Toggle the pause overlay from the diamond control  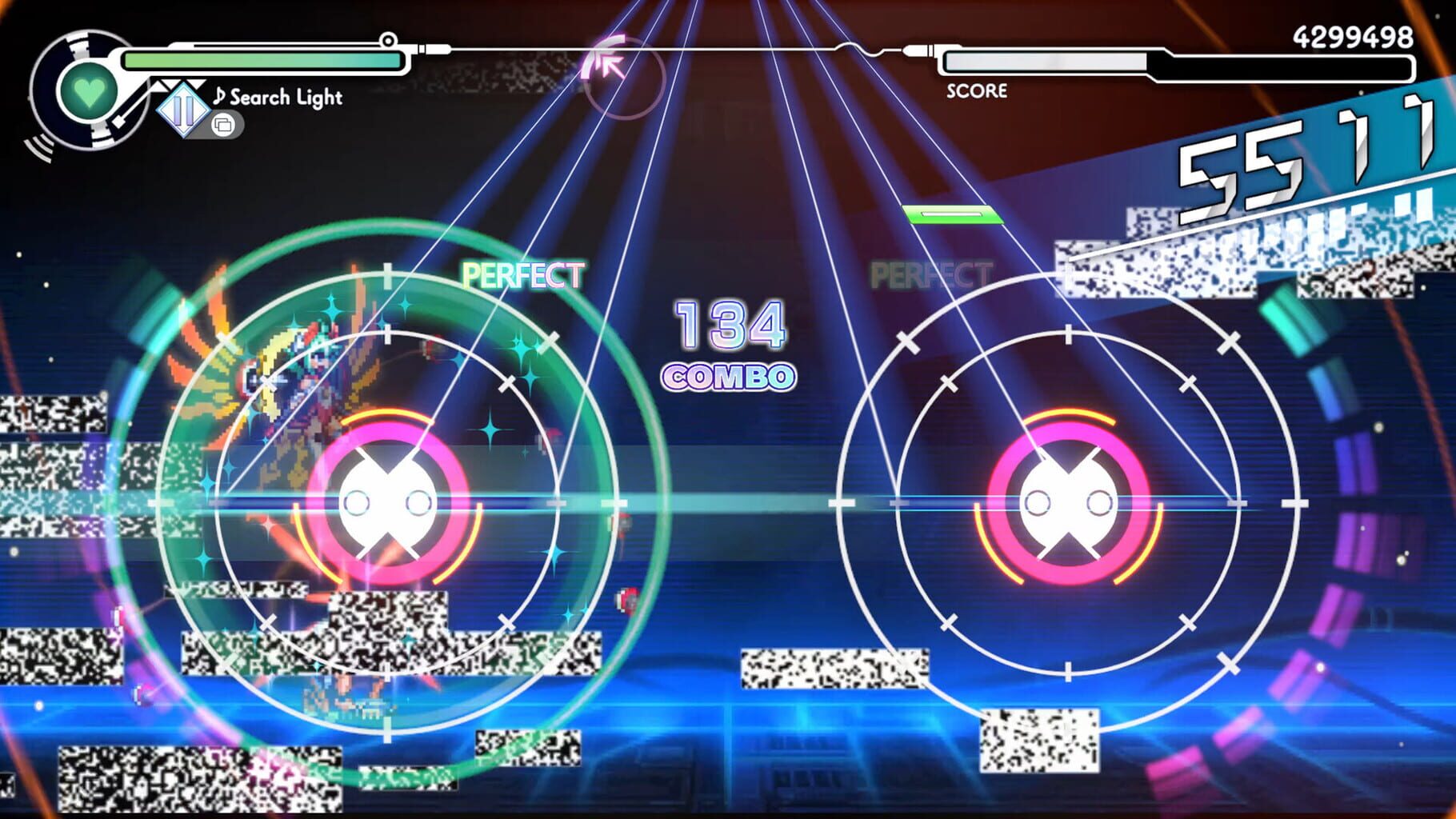pyautogui.click(x=182, y=110)
